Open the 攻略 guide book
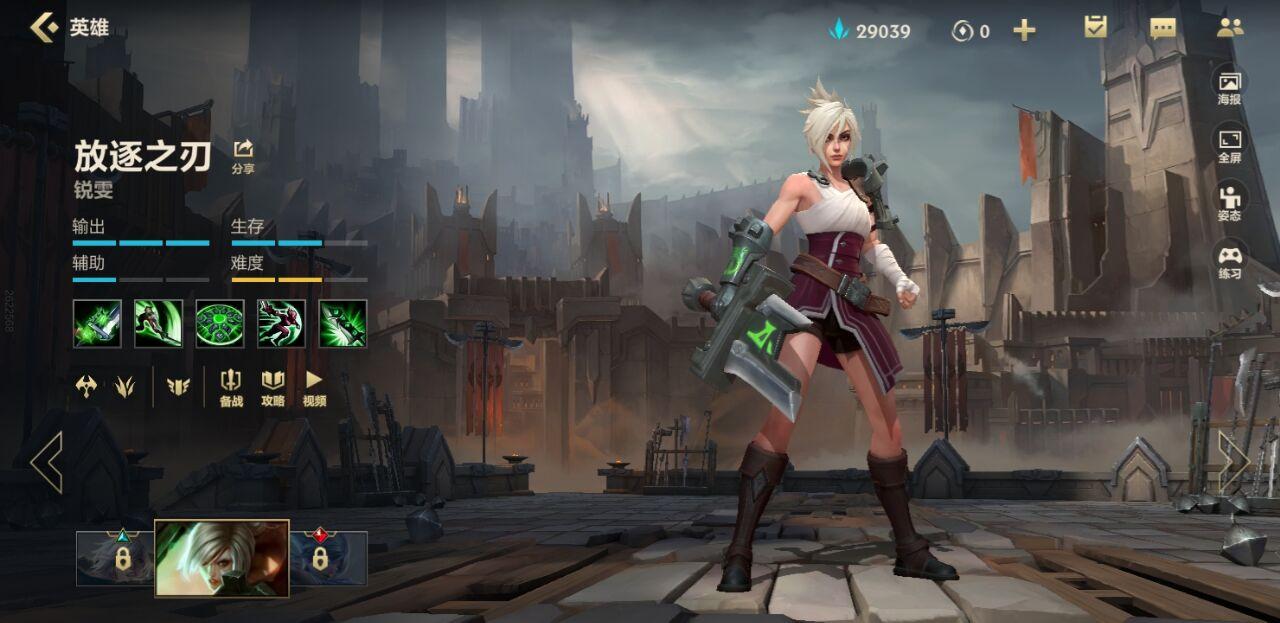The image size is (1280, 623). coord(273,387)
